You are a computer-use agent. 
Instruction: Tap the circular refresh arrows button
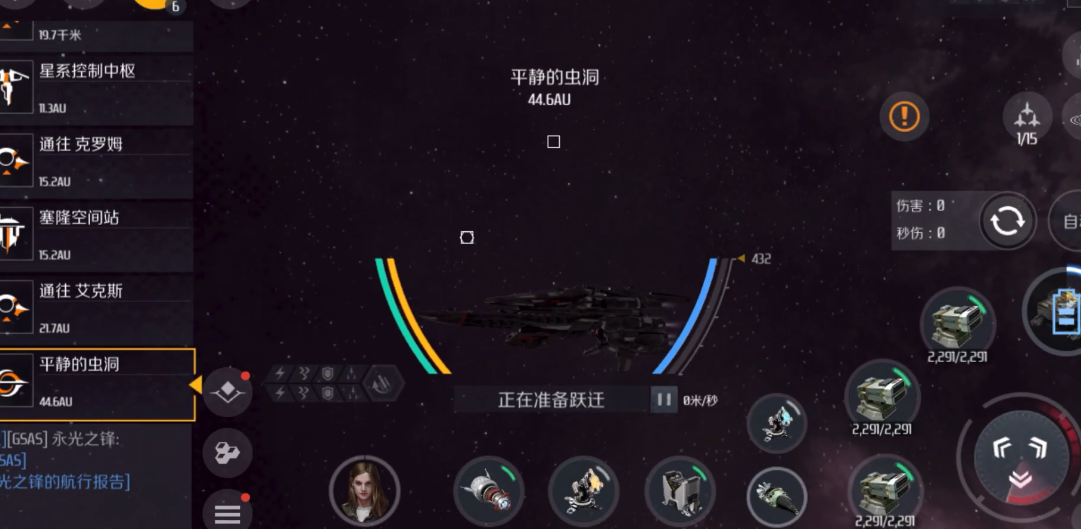point(1006,221)
